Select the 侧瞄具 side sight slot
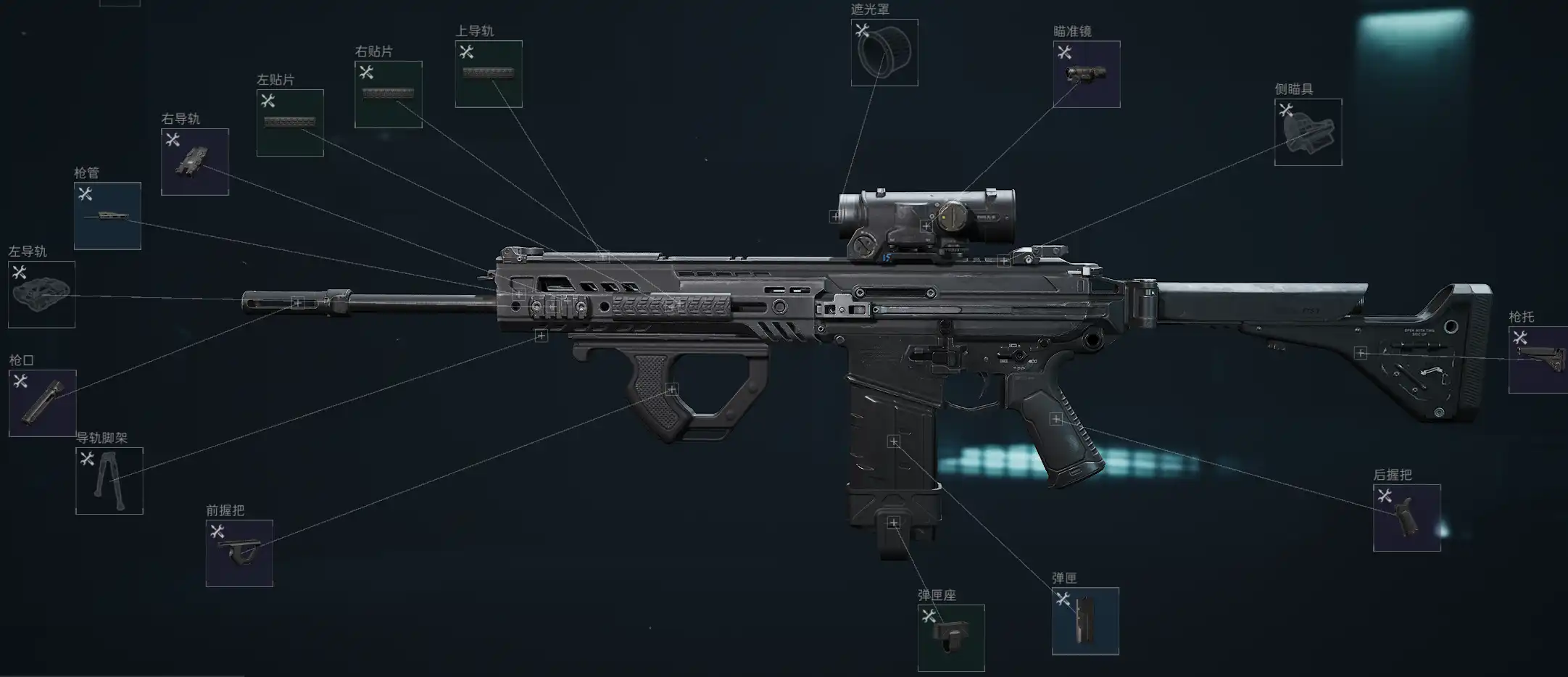The height and width of the screenshot is (677, 1568). pos(1308,132)
